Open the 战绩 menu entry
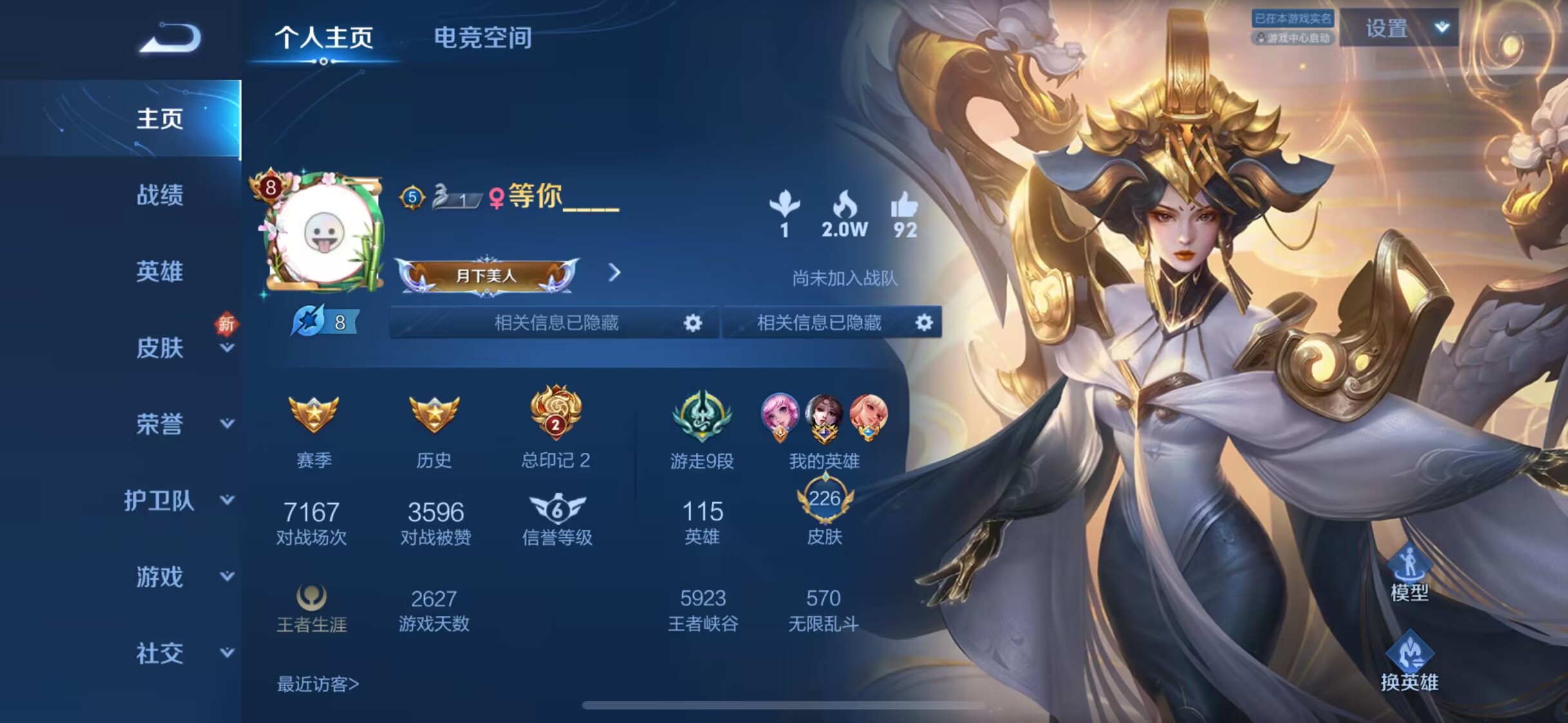The height and width of the screenshot is (723, 1568). click(160, 195)
